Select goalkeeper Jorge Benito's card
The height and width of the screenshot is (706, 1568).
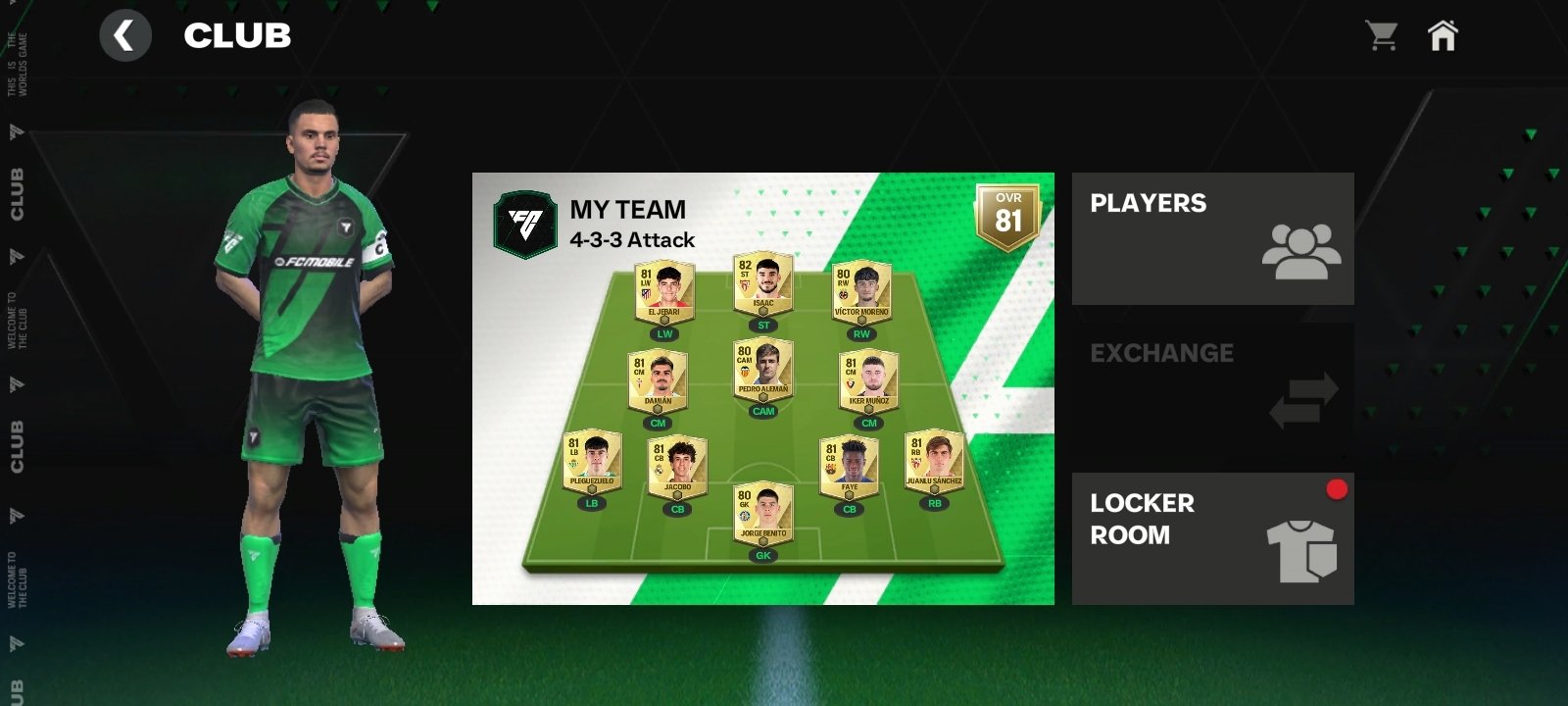tap(765, 515)
